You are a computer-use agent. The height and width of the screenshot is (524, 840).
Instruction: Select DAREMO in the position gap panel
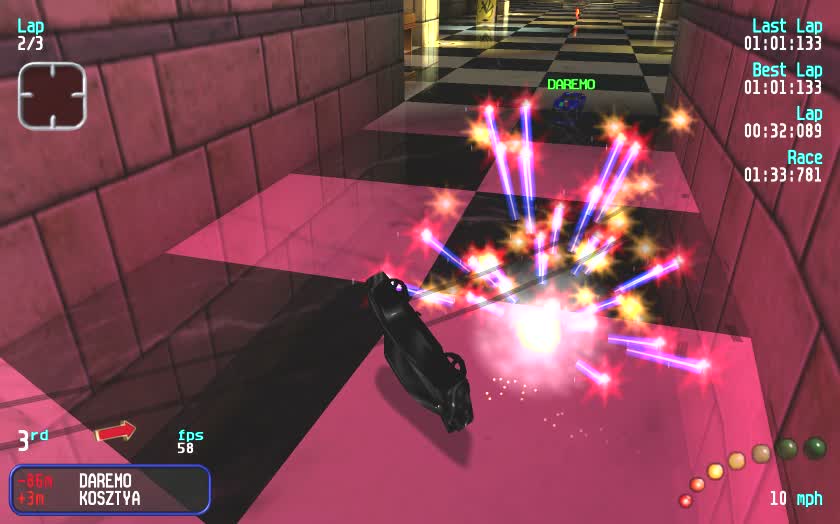[x=105, y=481]
